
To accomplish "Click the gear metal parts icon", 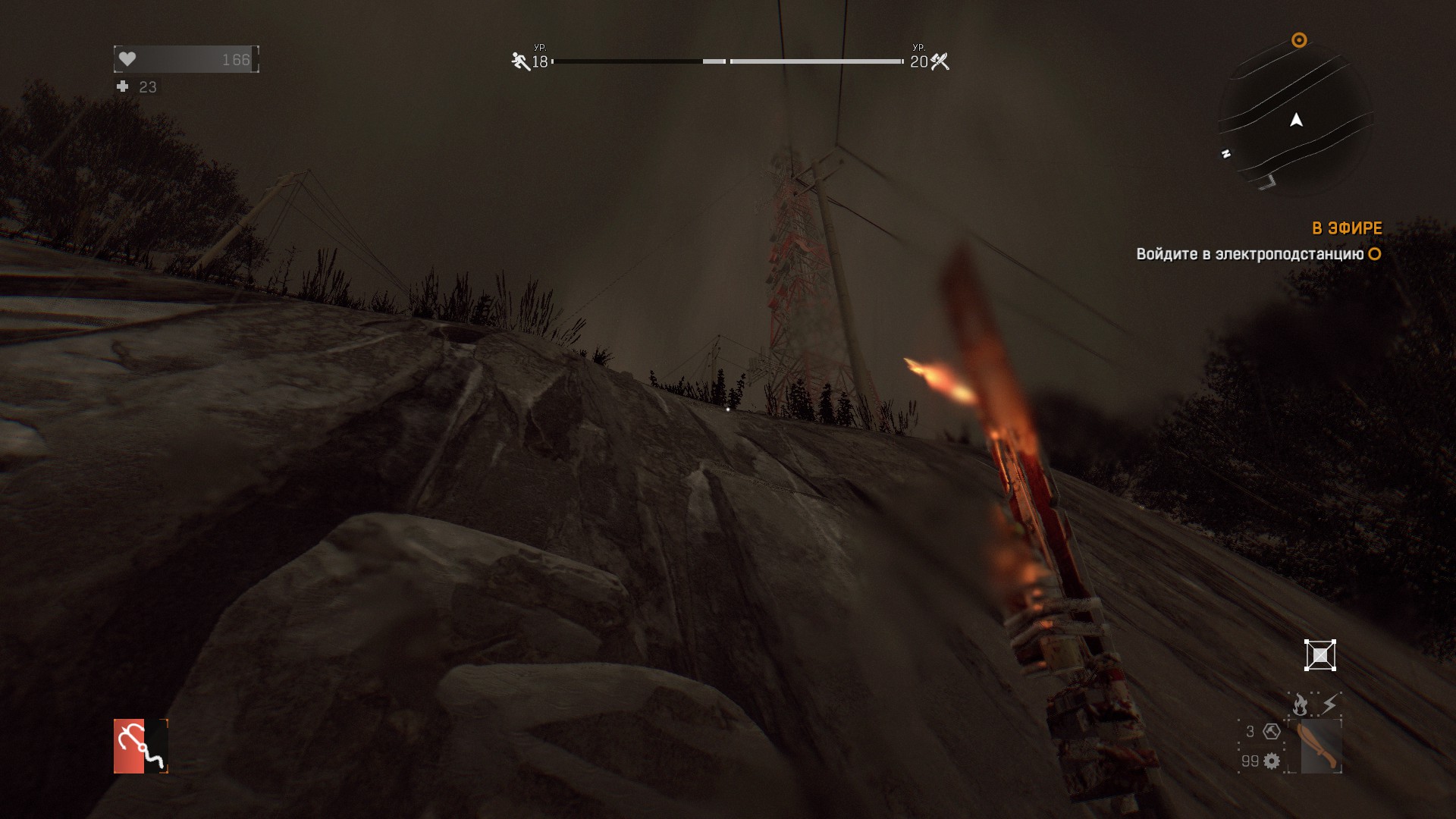I will pyautogui.click(x=1272, y=761).
